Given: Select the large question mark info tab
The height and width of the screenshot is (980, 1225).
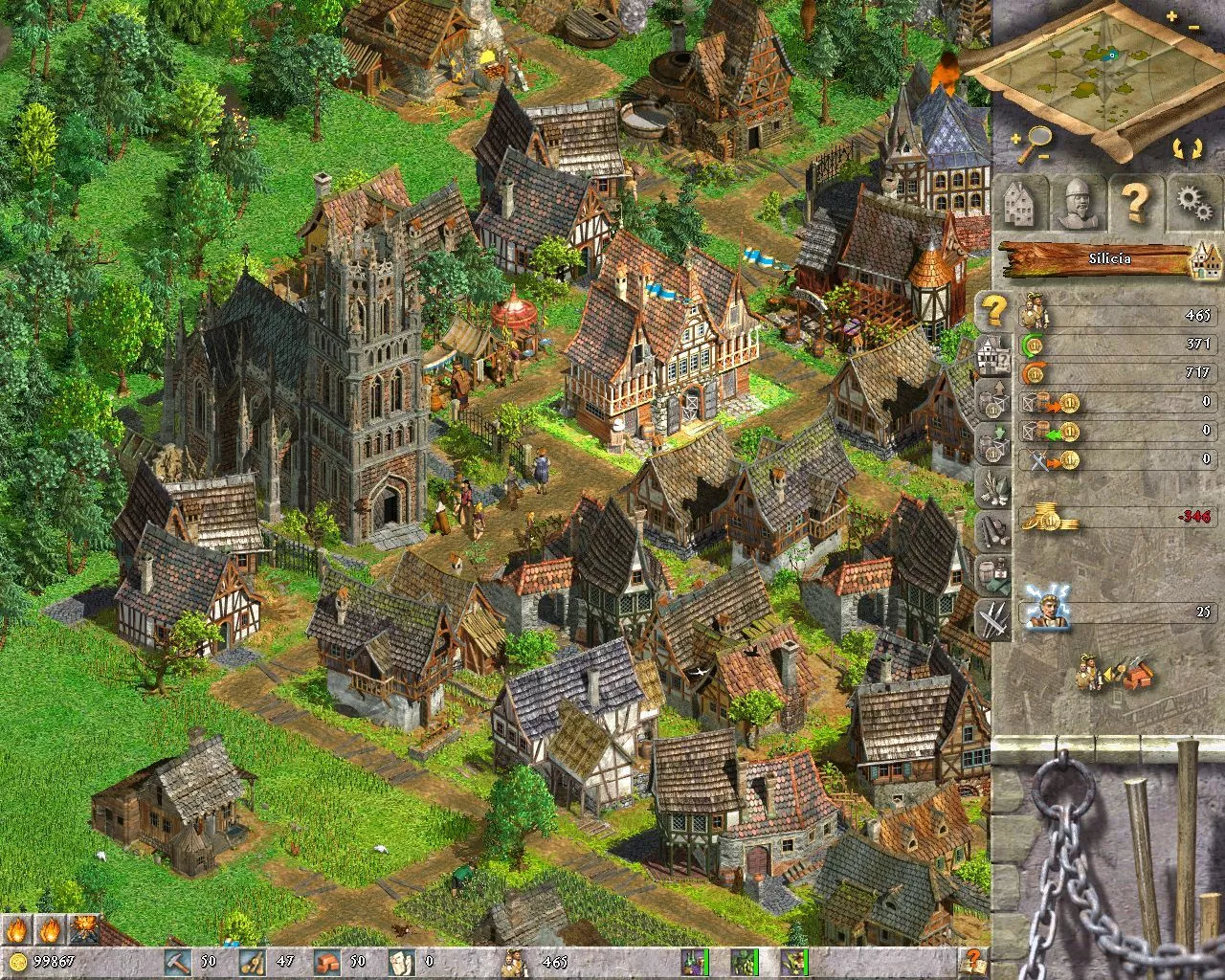Looking at the screenshot, I should 1134,203.
